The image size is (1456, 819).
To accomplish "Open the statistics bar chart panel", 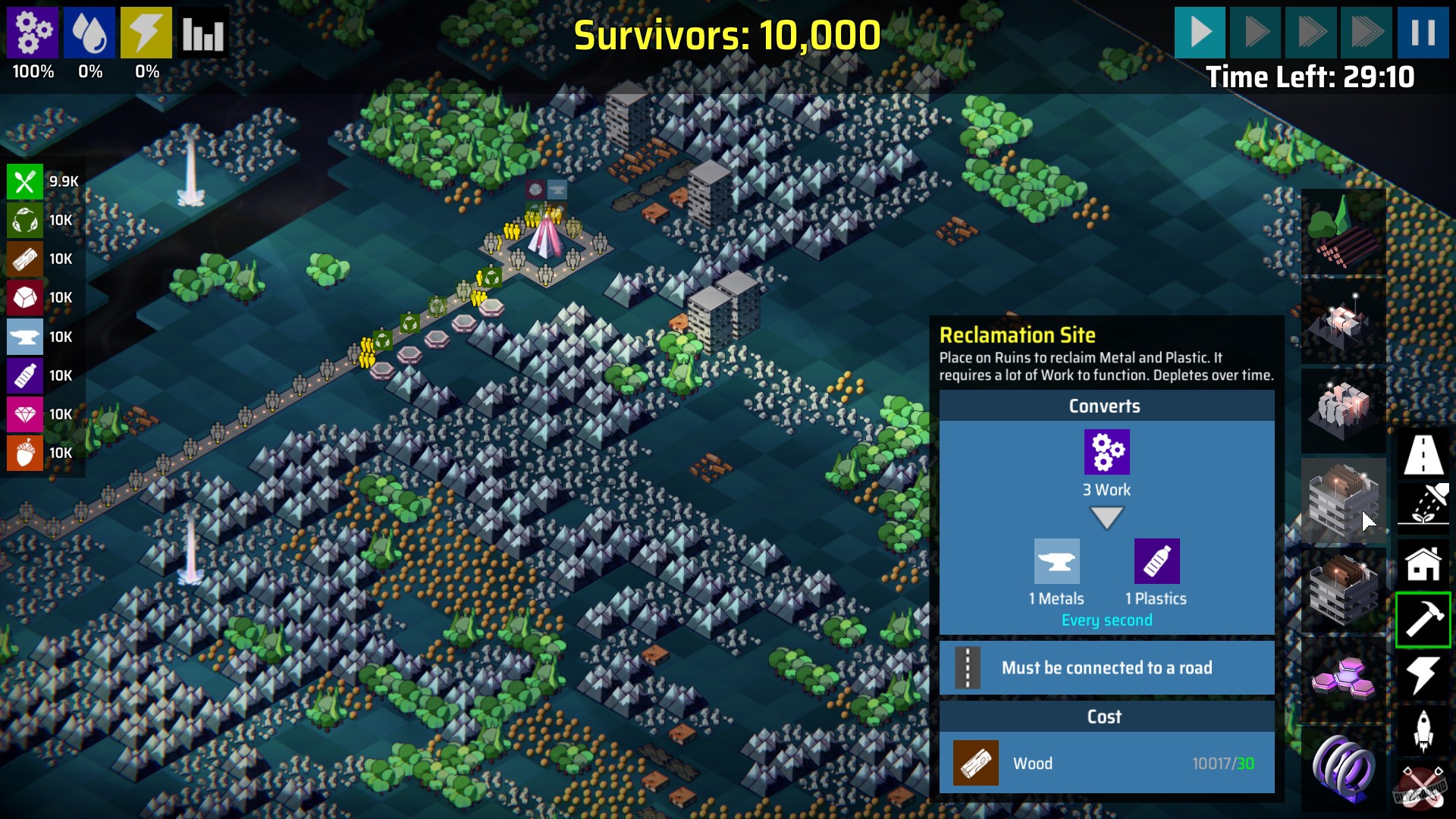I will (x=202, y=33).
